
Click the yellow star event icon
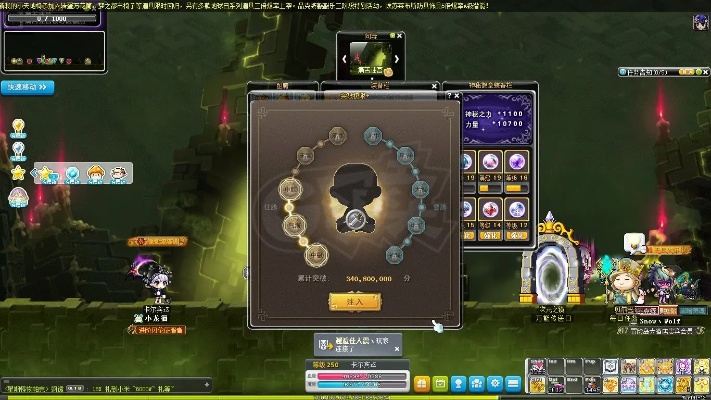pyautogui.click(x=17, y=173)
